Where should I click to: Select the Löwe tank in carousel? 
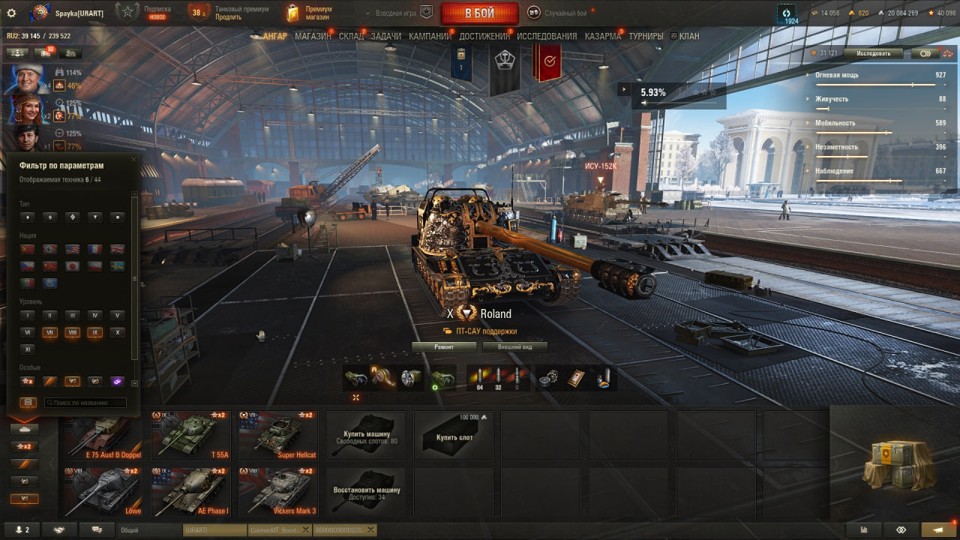pyautogui.click(x=105, y=491)
